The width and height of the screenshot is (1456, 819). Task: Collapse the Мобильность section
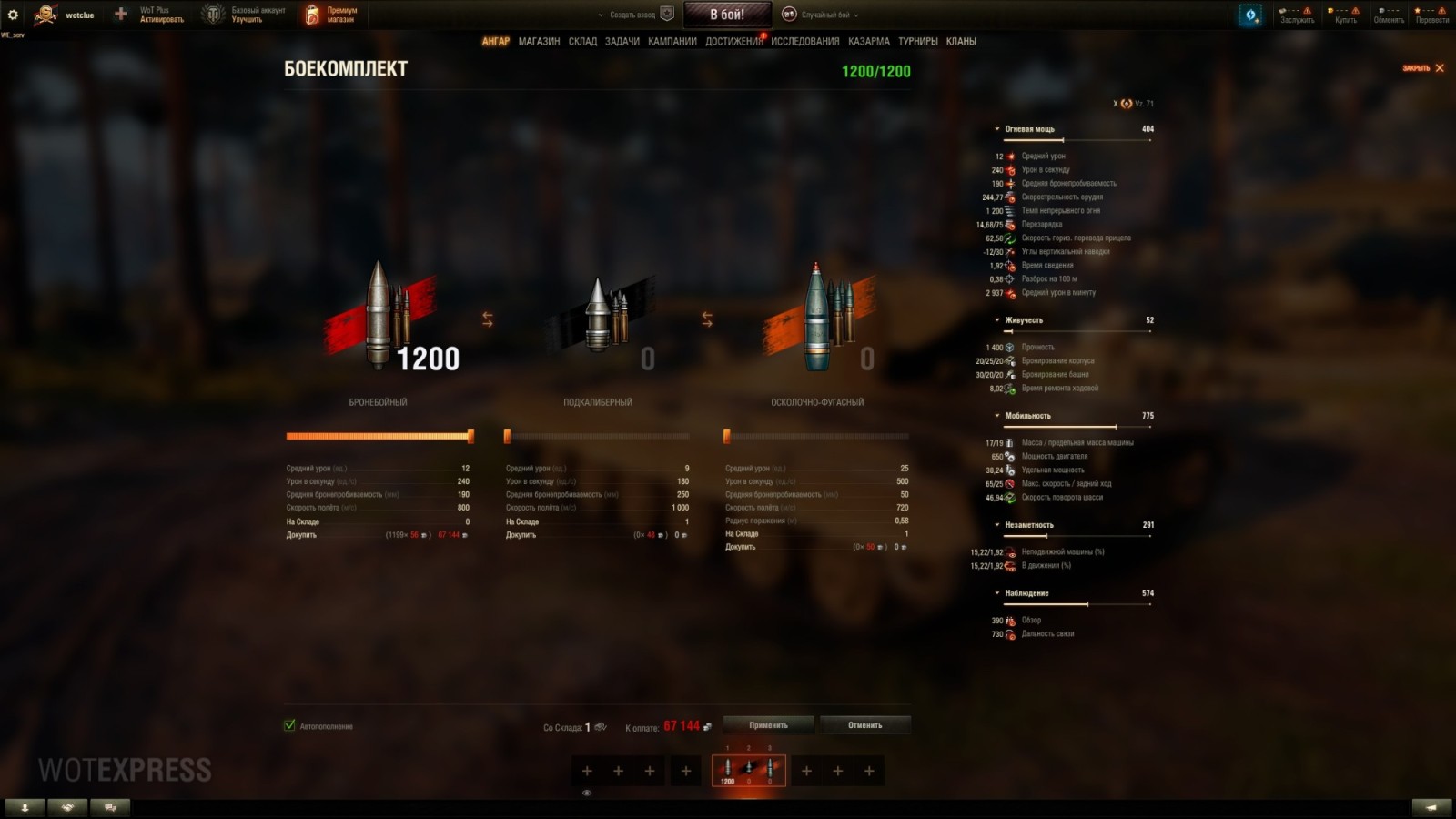click(x=996, y=415)
